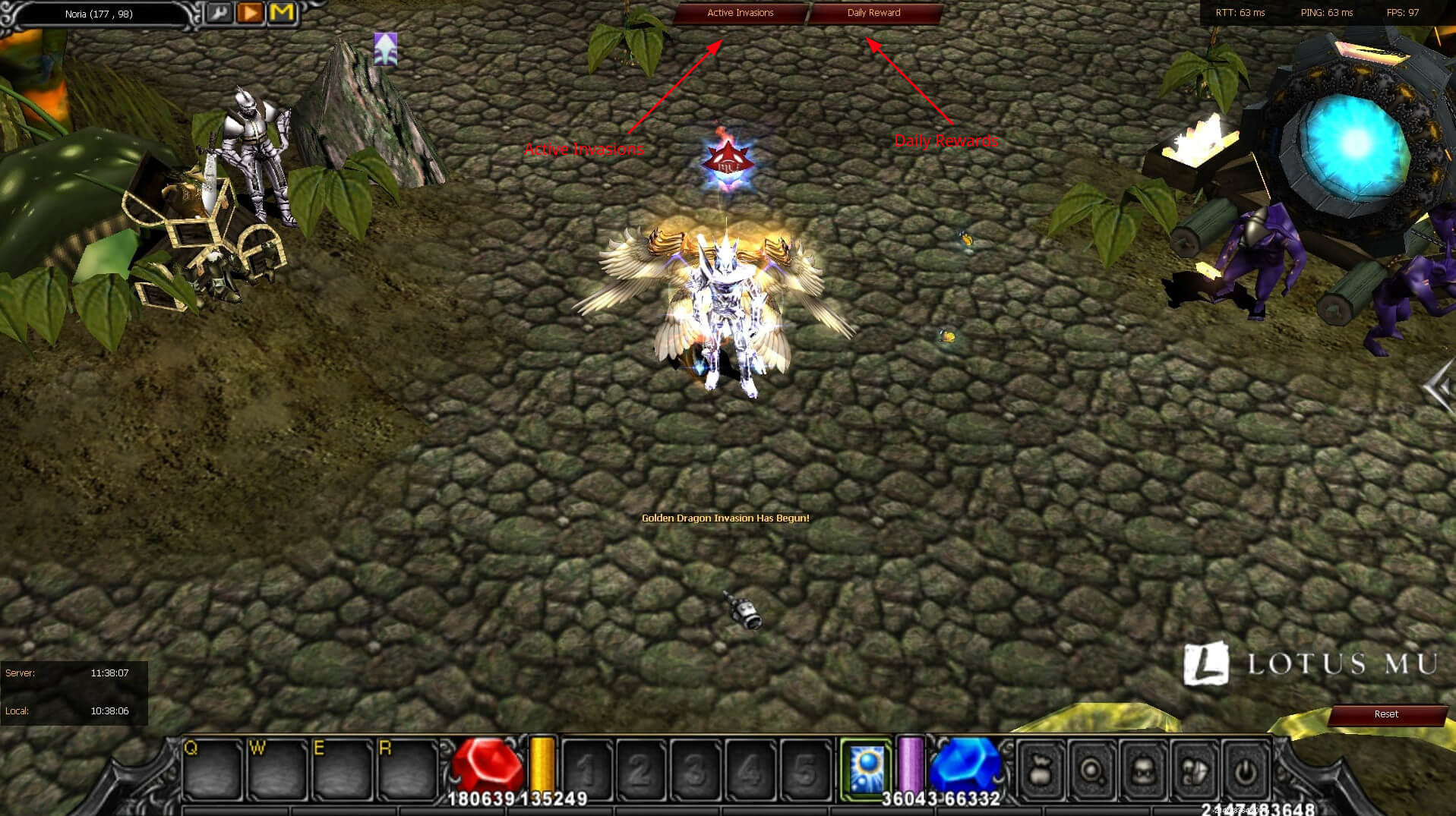Select the hotkey slot labeled W

click(276, 769)
